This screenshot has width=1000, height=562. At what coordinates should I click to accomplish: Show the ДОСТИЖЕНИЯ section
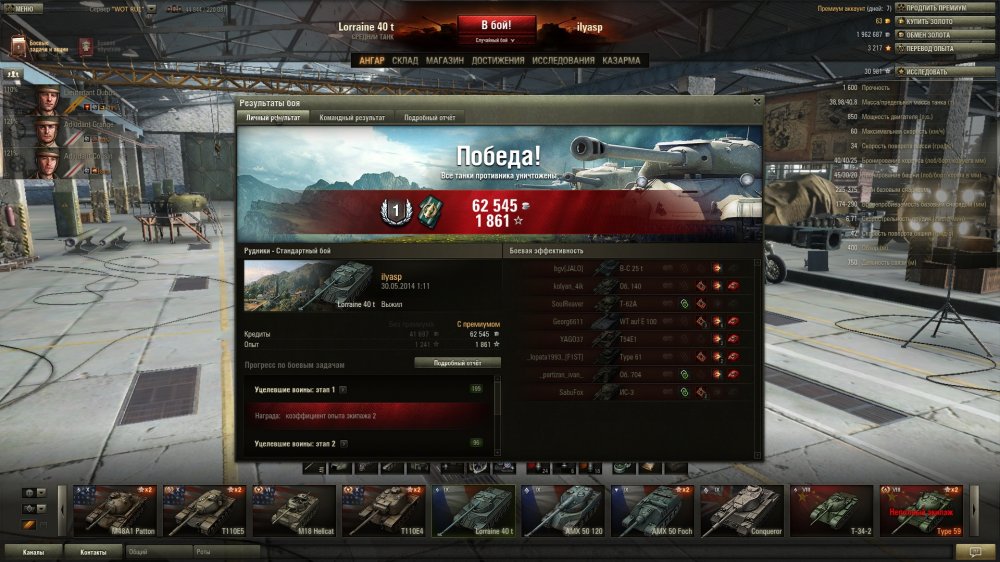[498, 60]
